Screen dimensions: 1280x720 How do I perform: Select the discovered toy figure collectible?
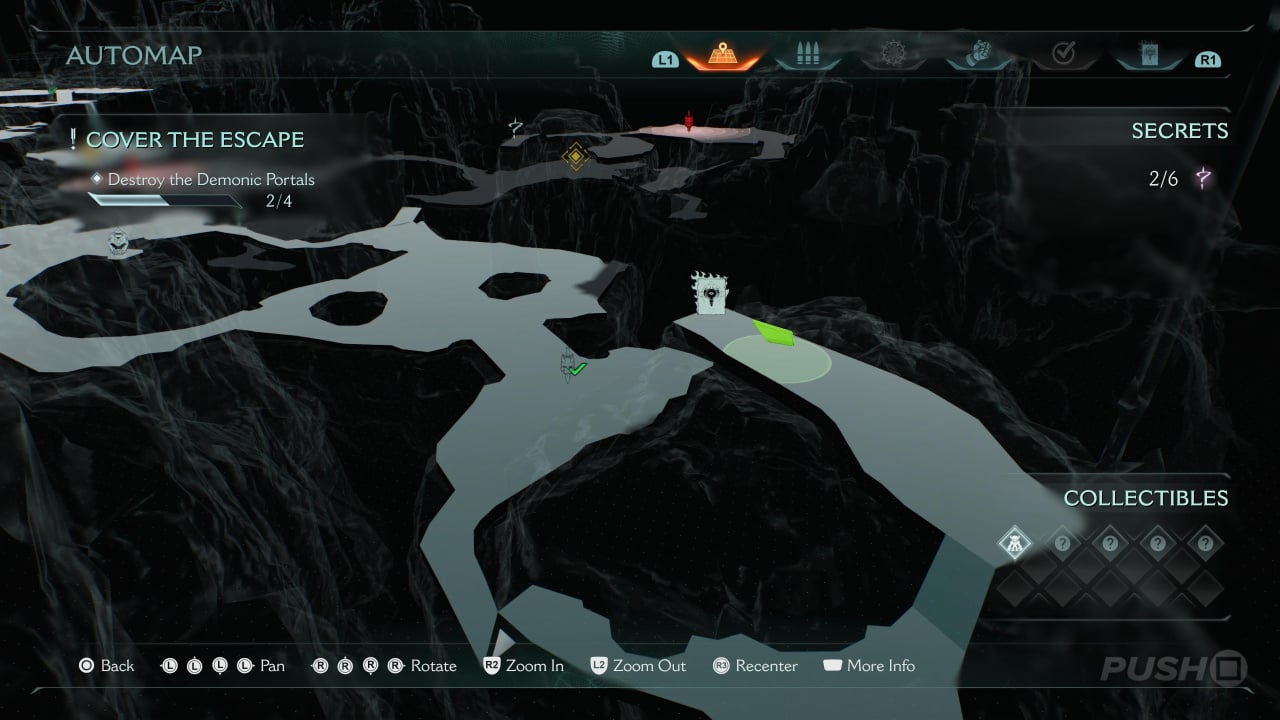(x=1014, y=544)
